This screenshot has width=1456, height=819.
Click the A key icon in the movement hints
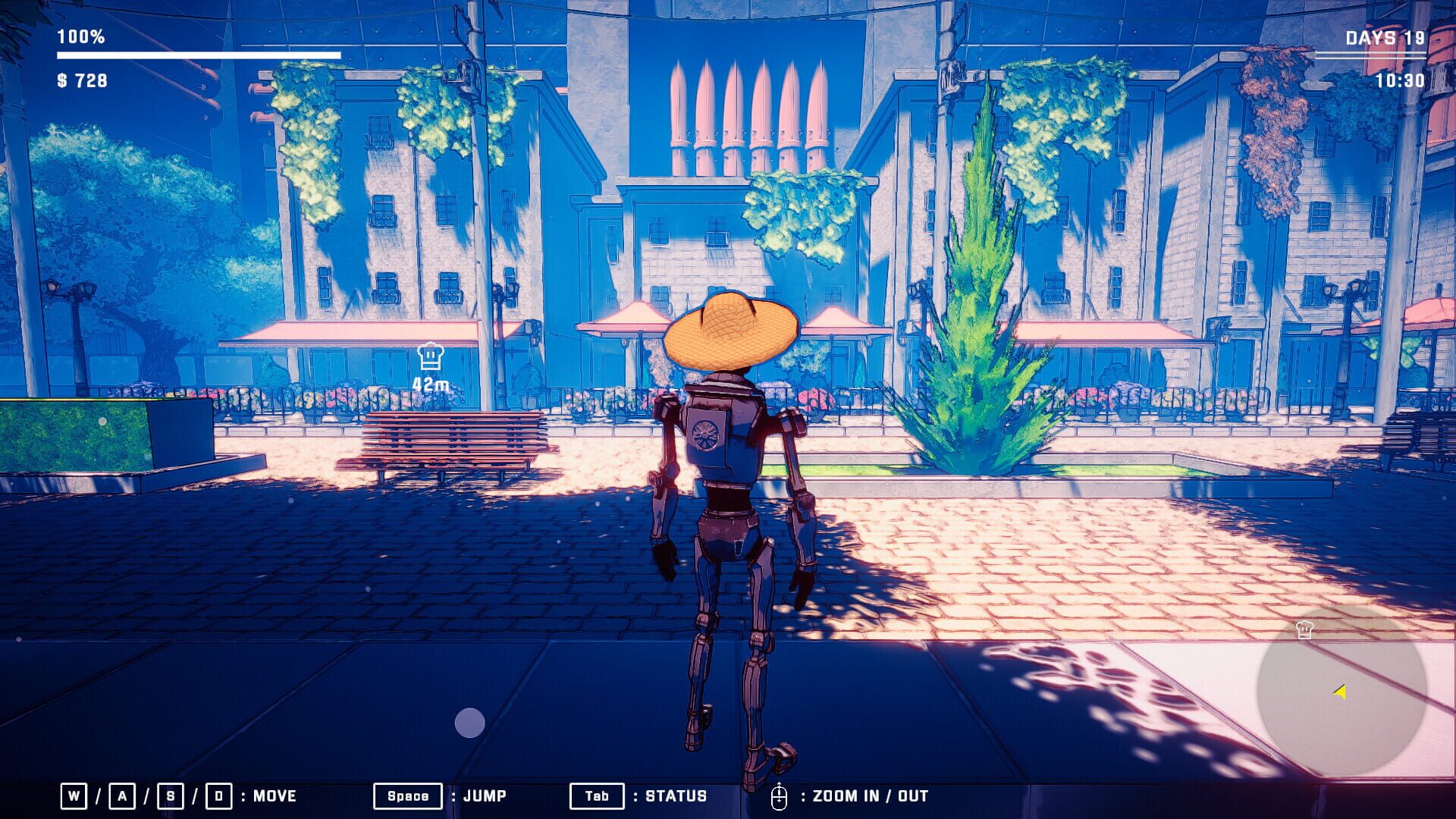(122, 796)
